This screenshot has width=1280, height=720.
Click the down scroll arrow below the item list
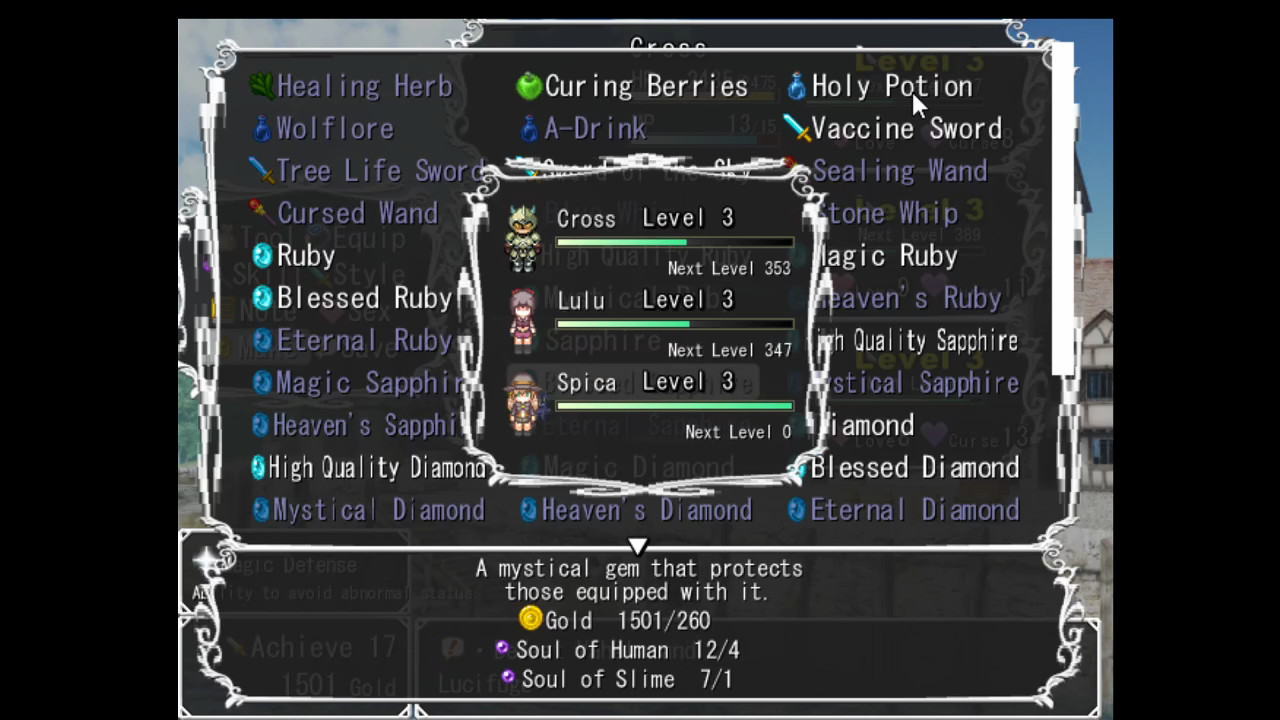click(639, 546)
